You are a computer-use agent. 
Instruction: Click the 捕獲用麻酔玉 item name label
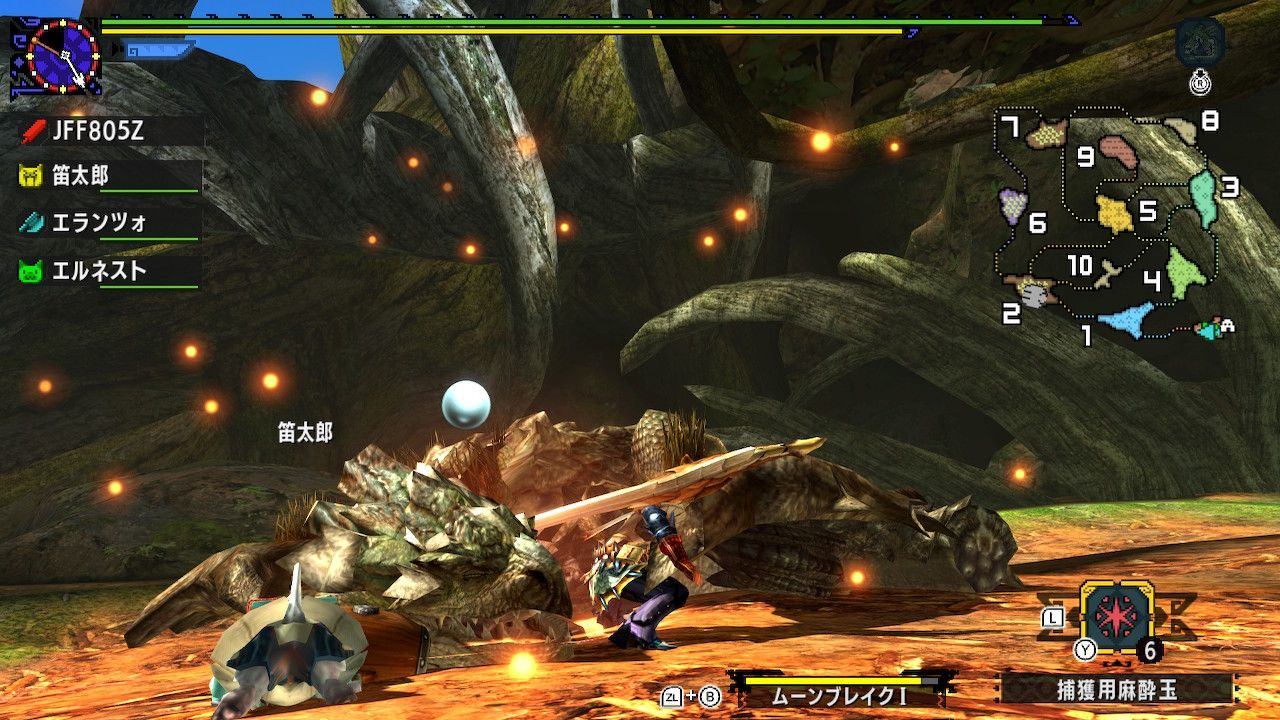[x=1117, y=689]
